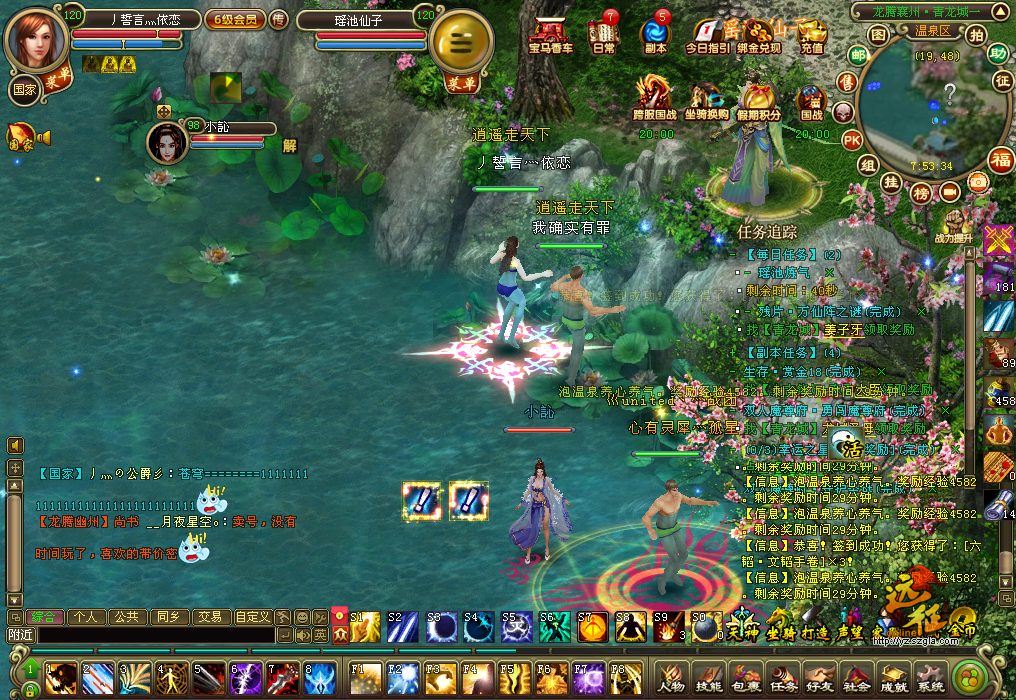The image size is (1016, 700).
Task: Open the 副本 dungeon icon
Action: 656,34
